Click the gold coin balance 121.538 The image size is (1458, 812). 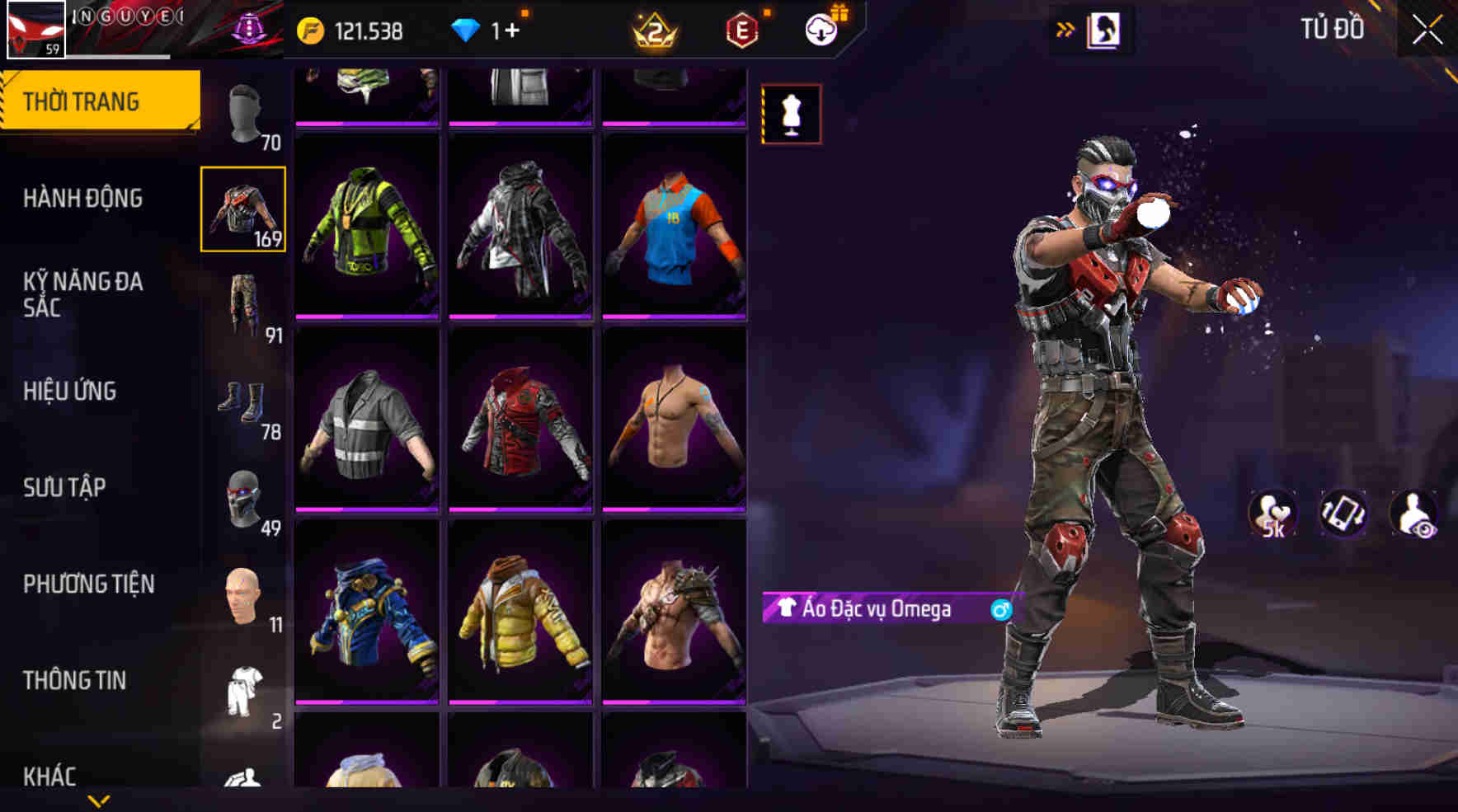coord(355,31)
